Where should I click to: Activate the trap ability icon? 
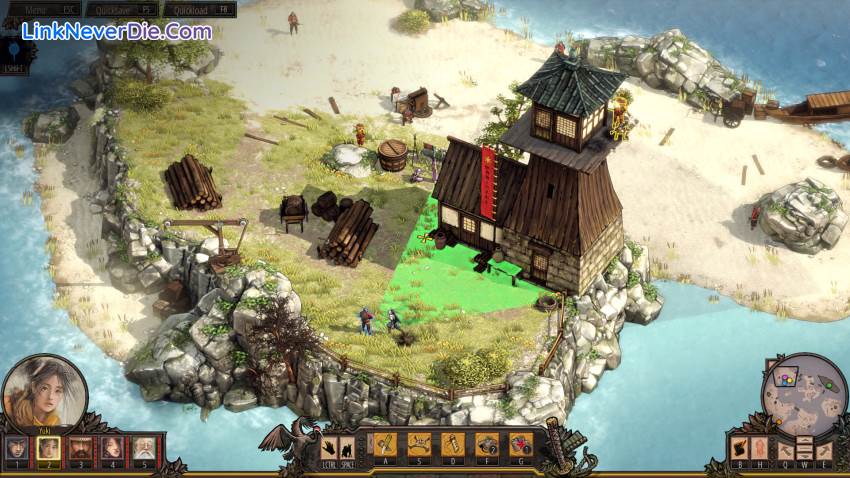420,444
